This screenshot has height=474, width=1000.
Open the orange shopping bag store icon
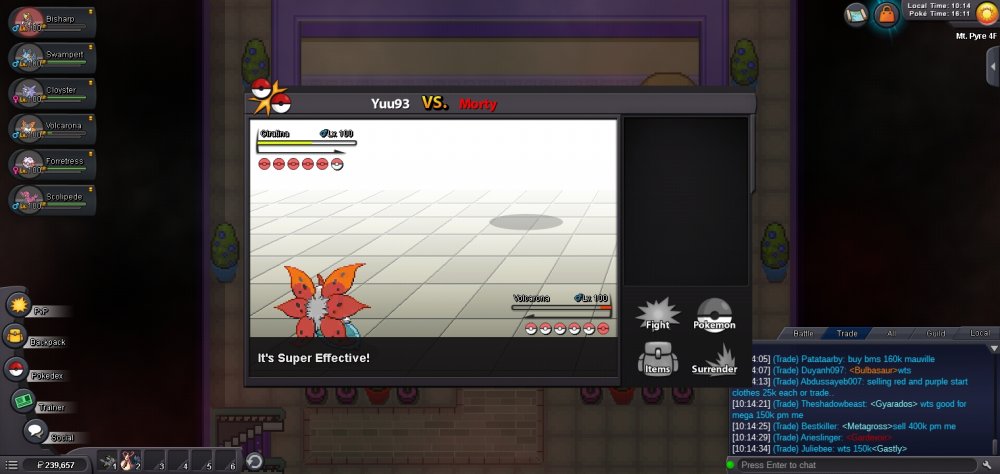point(885,14)
